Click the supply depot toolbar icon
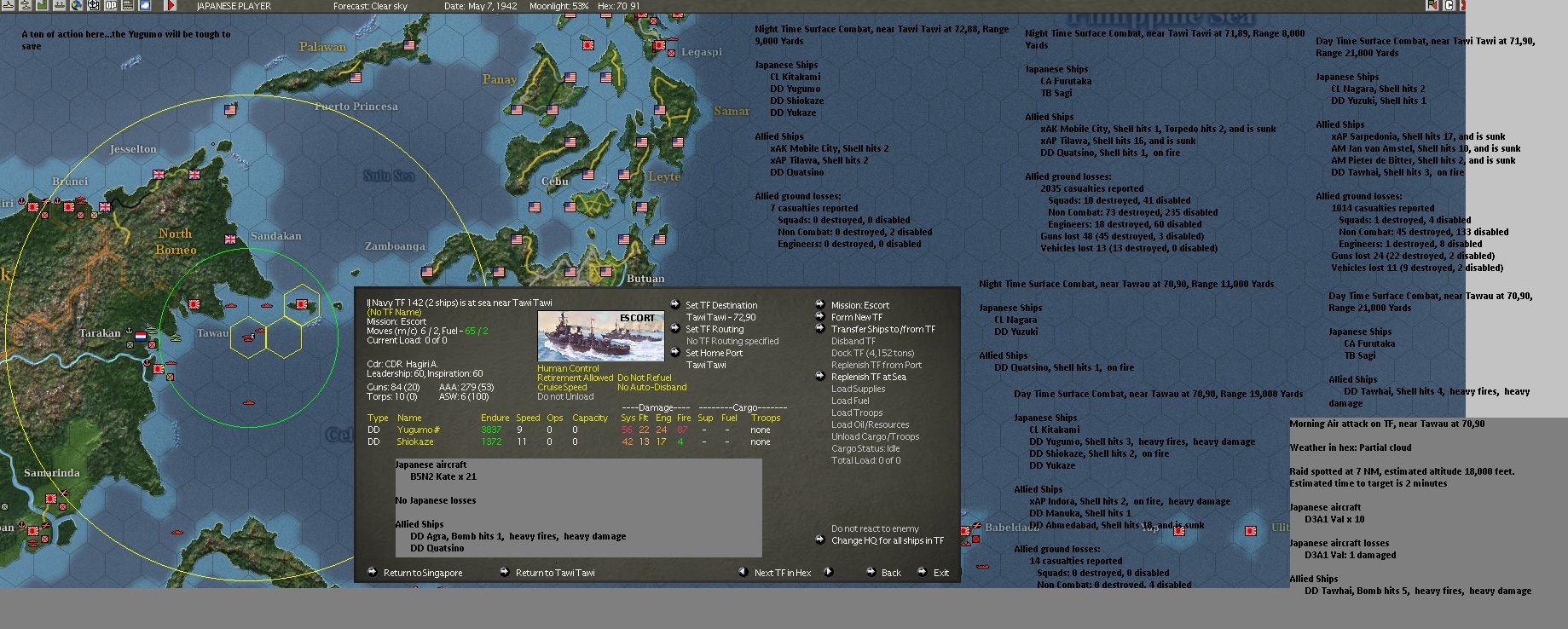 [129, 7]
